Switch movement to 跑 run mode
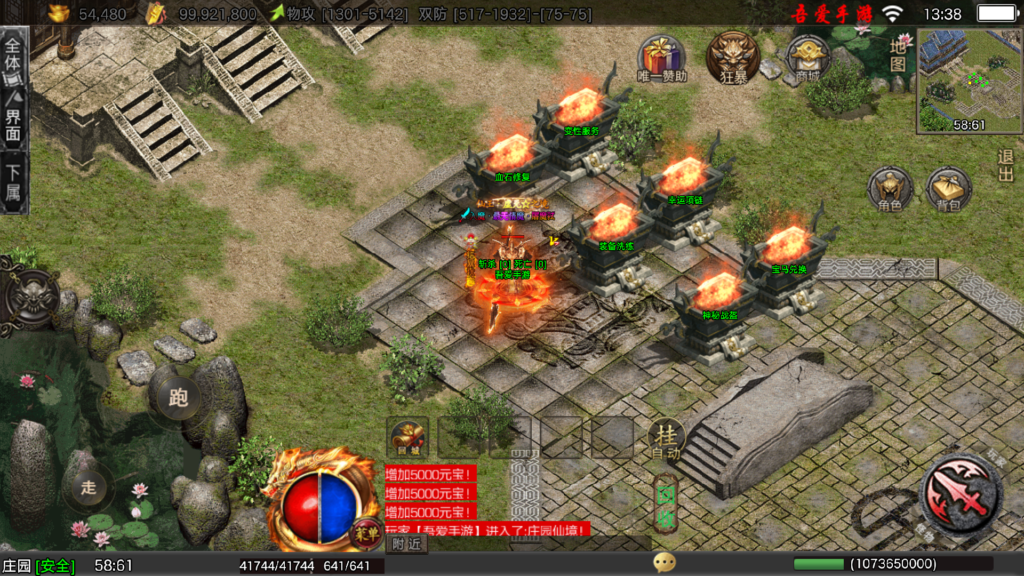Screen dimensions: 1024x576 (178, 397)
